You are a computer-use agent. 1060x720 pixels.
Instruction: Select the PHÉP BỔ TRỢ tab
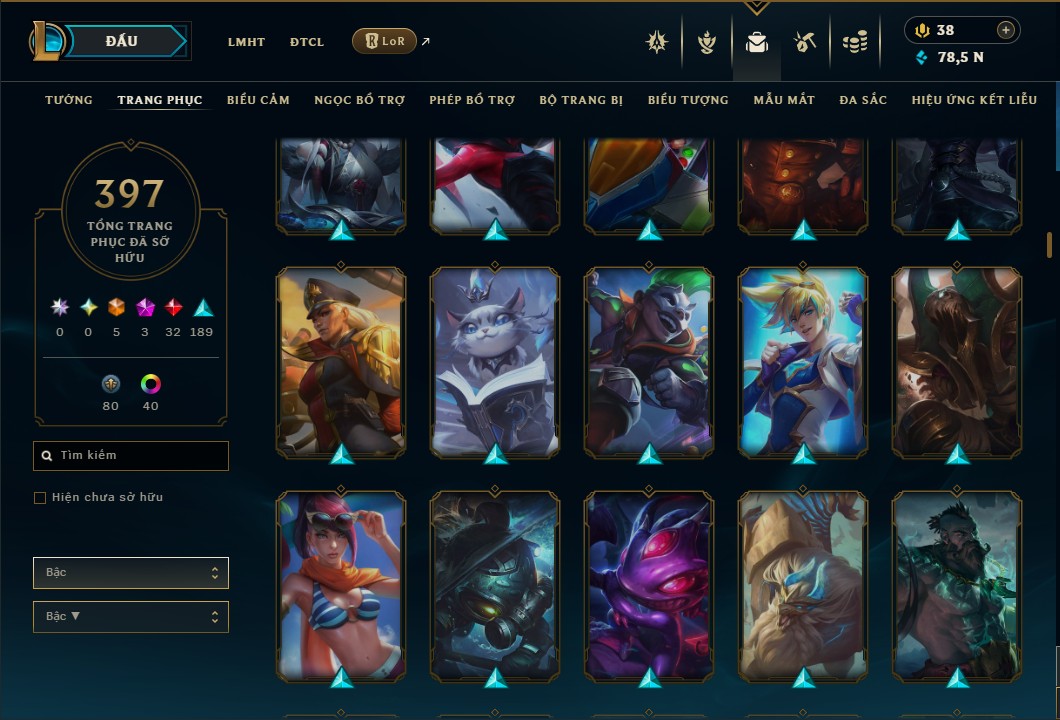tap(472, 100)
